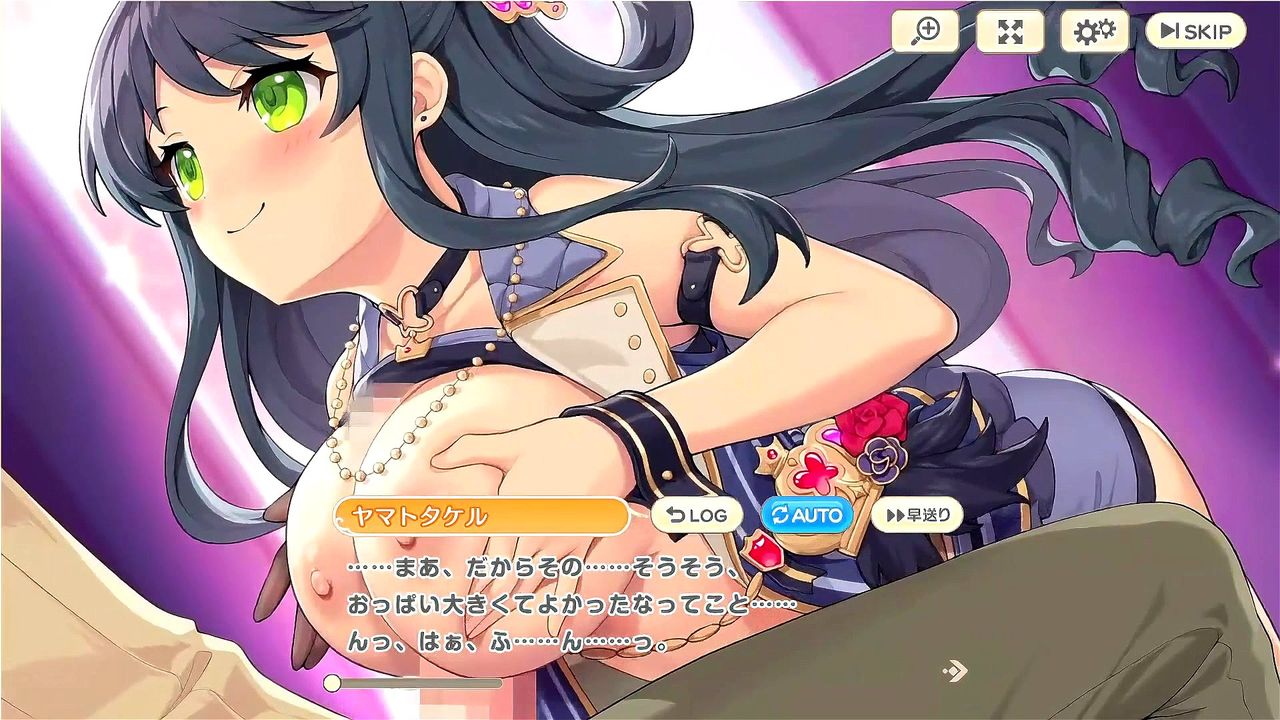The image size is (1280, 720).
Task: Open the magnifier zoom view
Action: point(925,32)
